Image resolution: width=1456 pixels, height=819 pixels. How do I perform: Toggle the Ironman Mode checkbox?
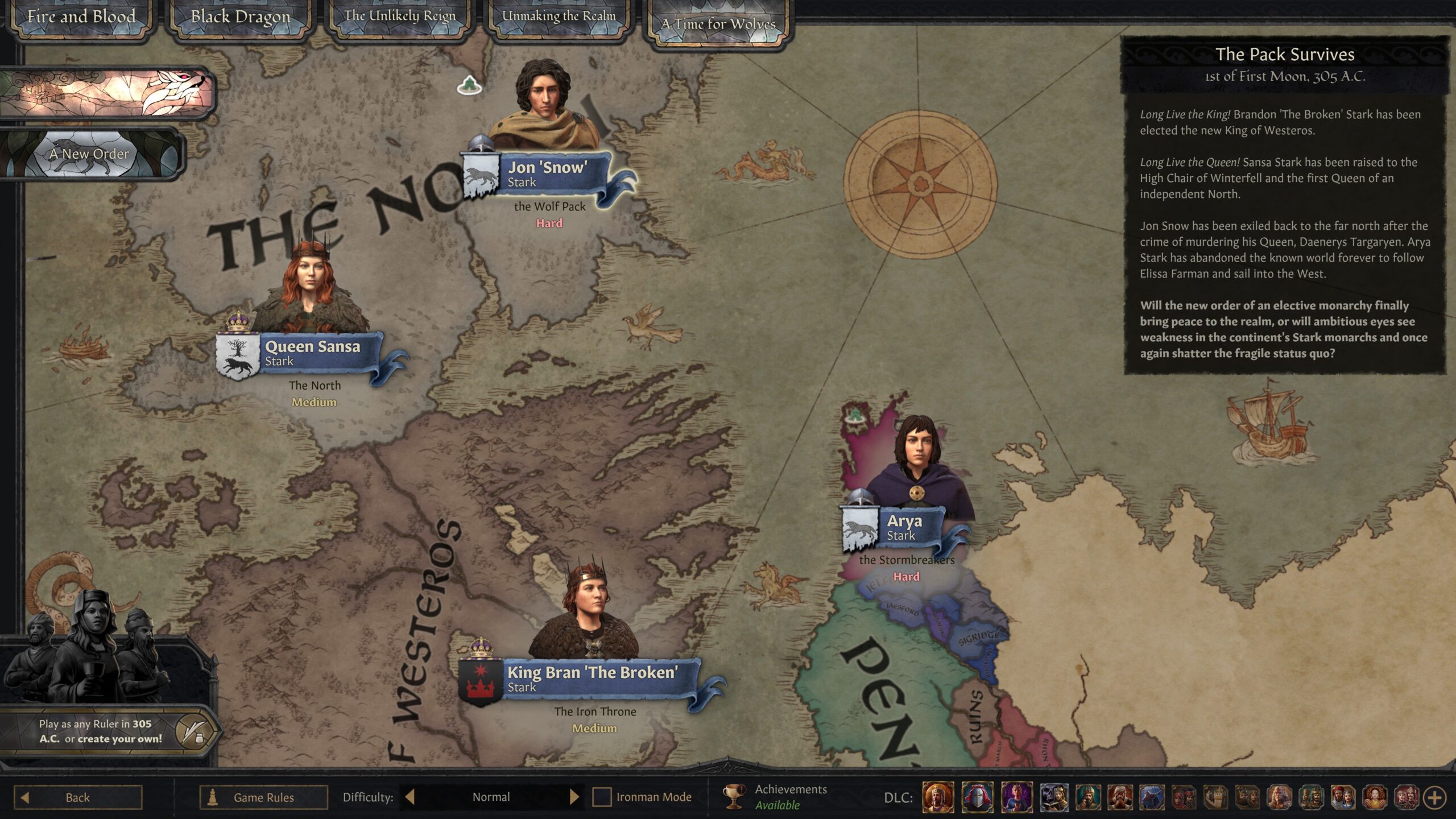click(x=602, y=797)
